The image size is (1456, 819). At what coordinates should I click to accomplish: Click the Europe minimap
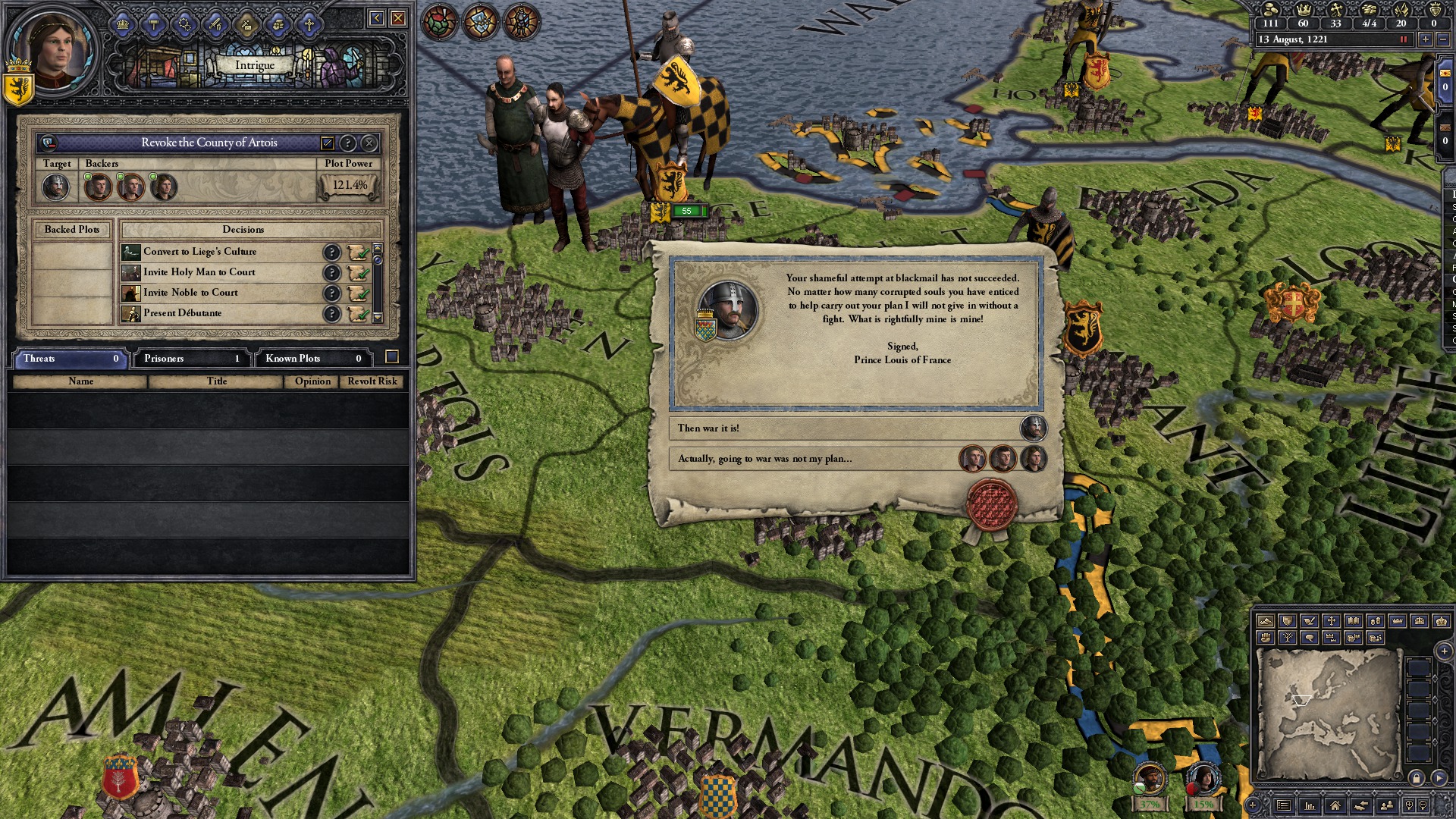click(1327, 713)
